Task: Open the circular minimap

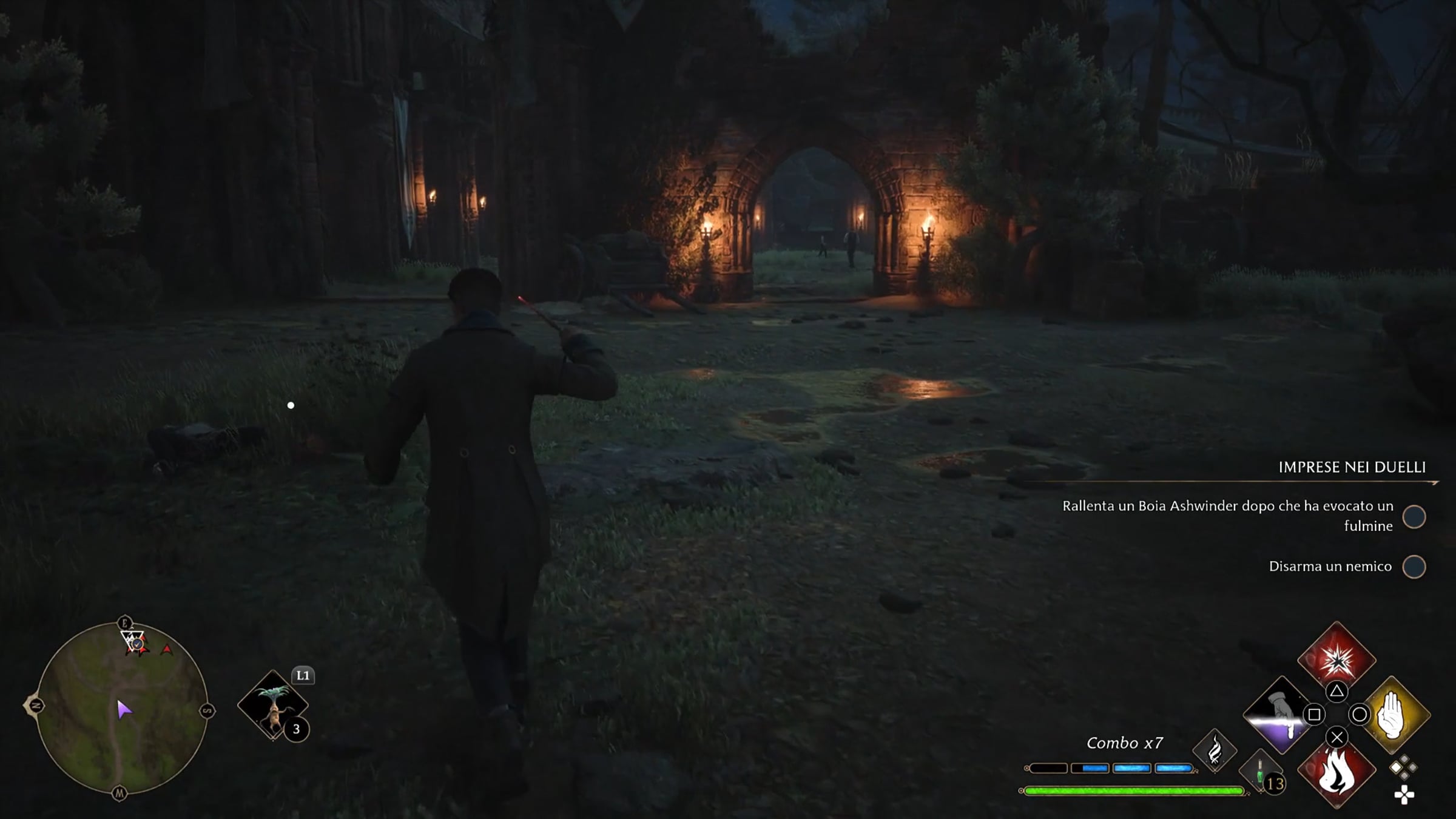Action: tap(121, 708)
